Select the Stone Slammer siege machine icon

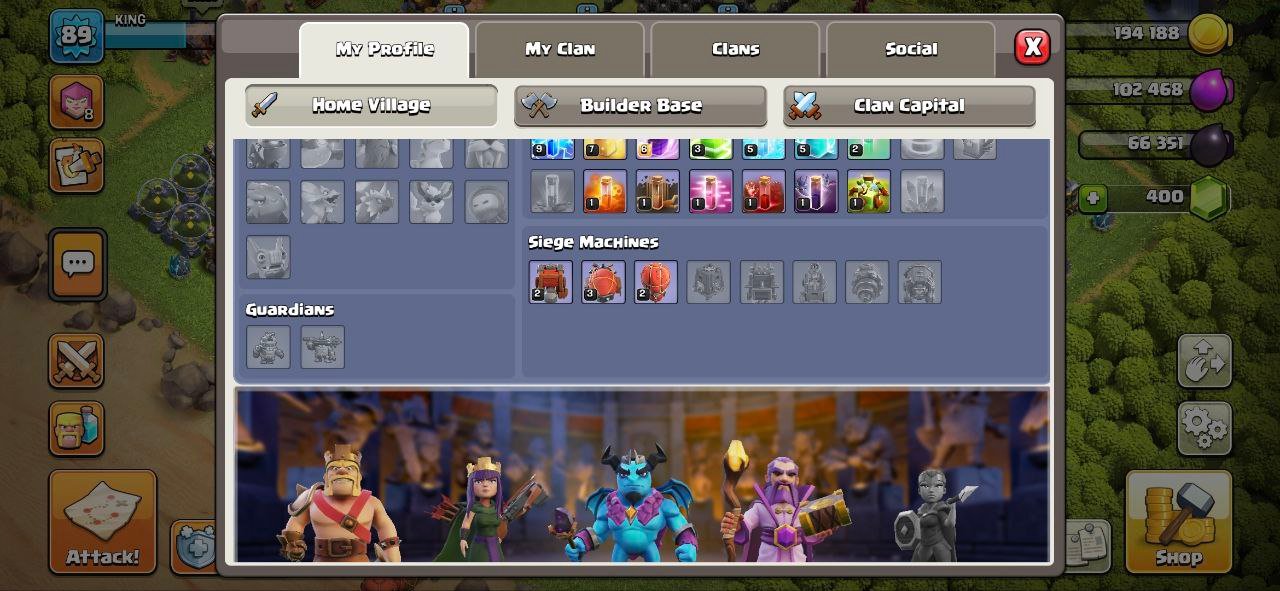[656, 282]
